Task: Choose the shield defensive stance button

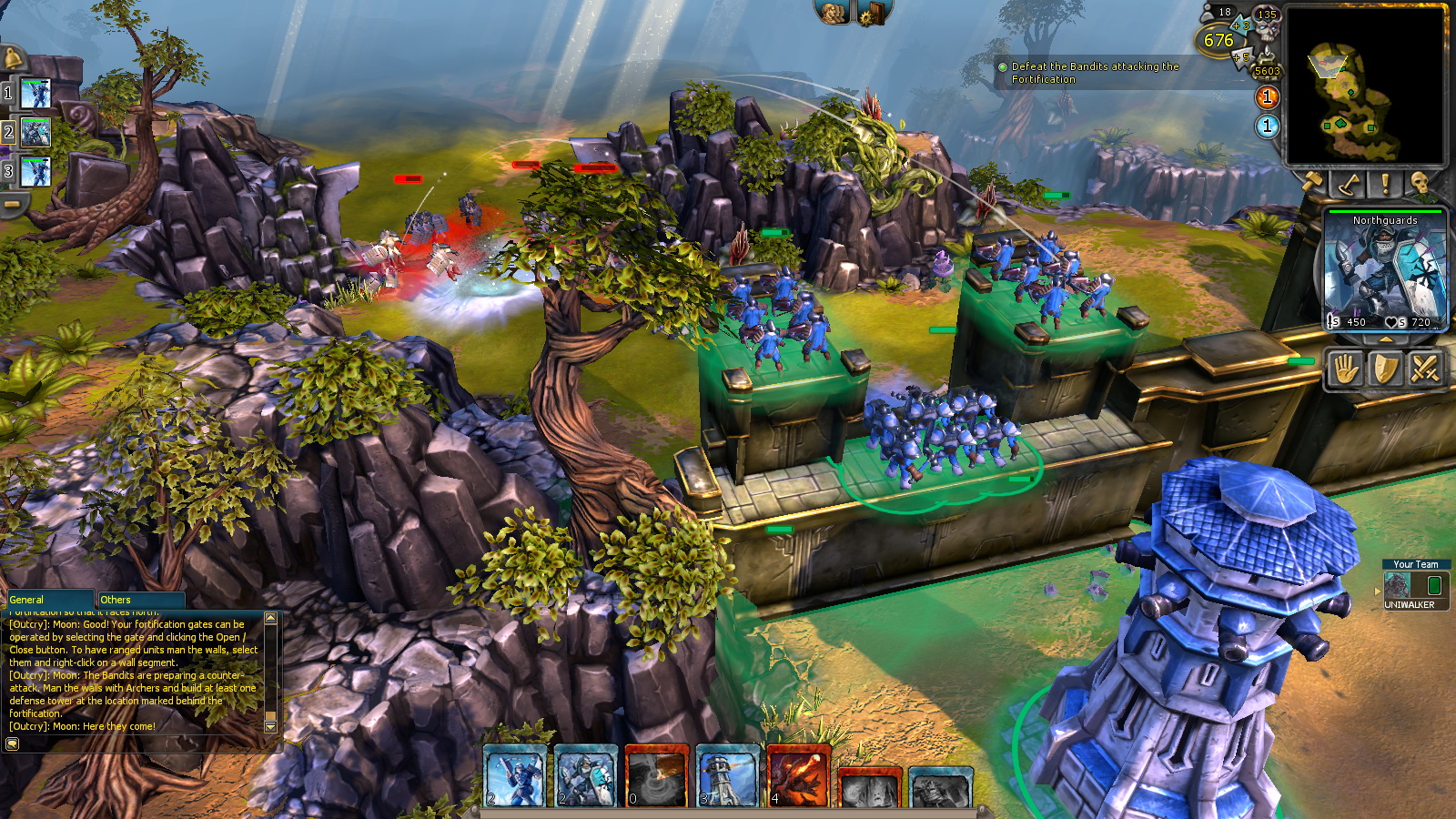Action: tap(1385, 369)
